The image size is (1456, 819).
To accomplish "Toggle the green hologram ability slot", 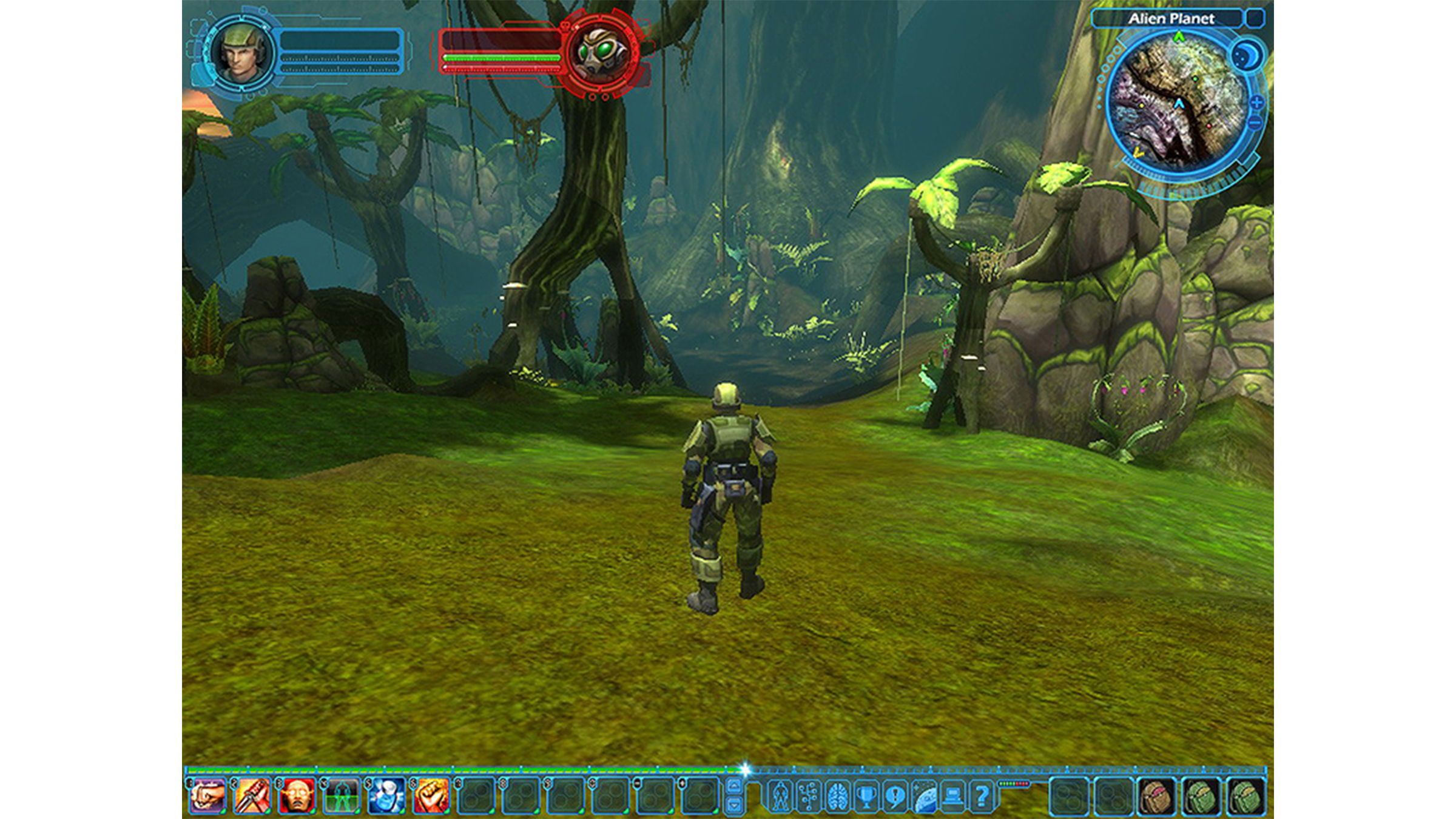I will pos(341,796).
